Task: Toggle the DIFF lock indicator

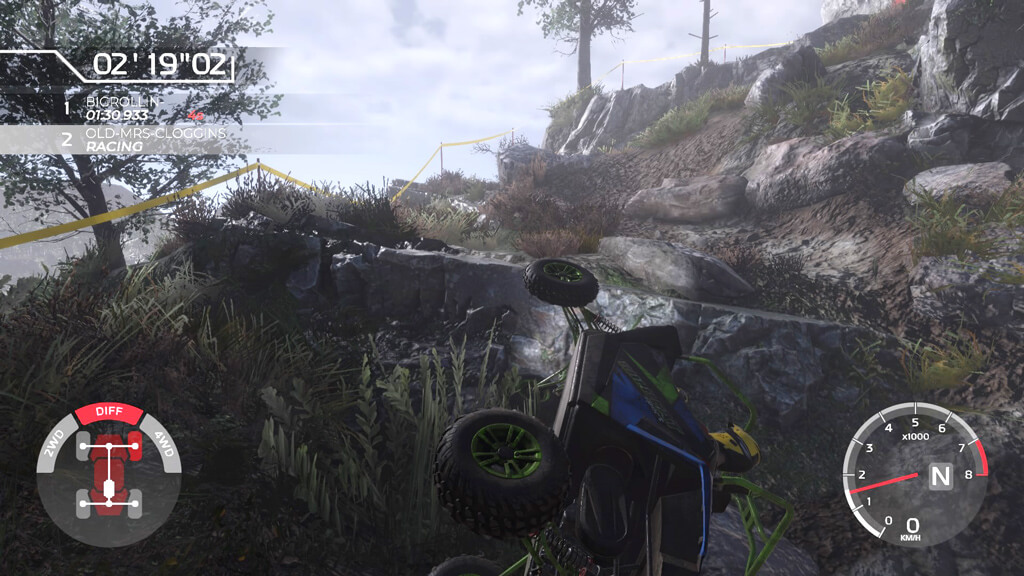Action: point(109,412)
